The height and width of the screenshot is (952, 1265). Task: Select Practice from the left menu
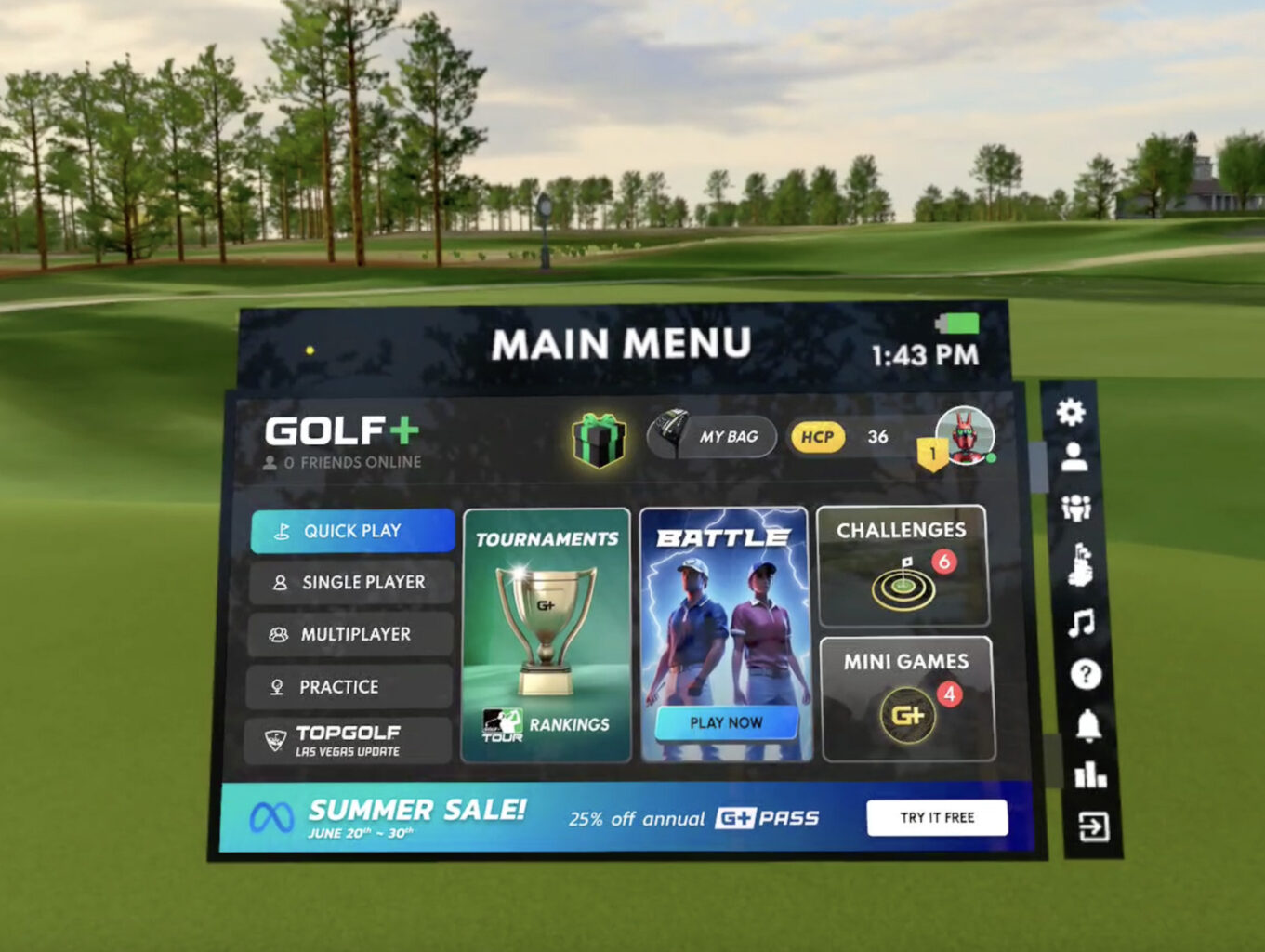coord(349,686)
